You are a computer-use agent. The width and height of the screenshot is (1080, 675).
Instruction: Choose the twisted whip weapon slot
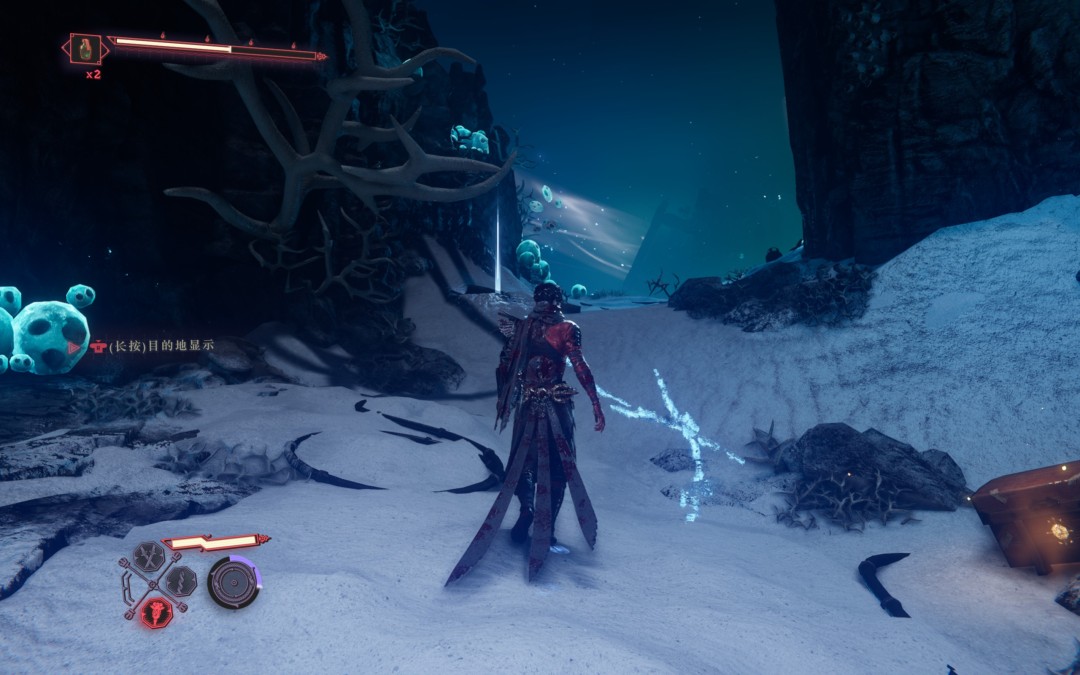[x=181, y=581]
